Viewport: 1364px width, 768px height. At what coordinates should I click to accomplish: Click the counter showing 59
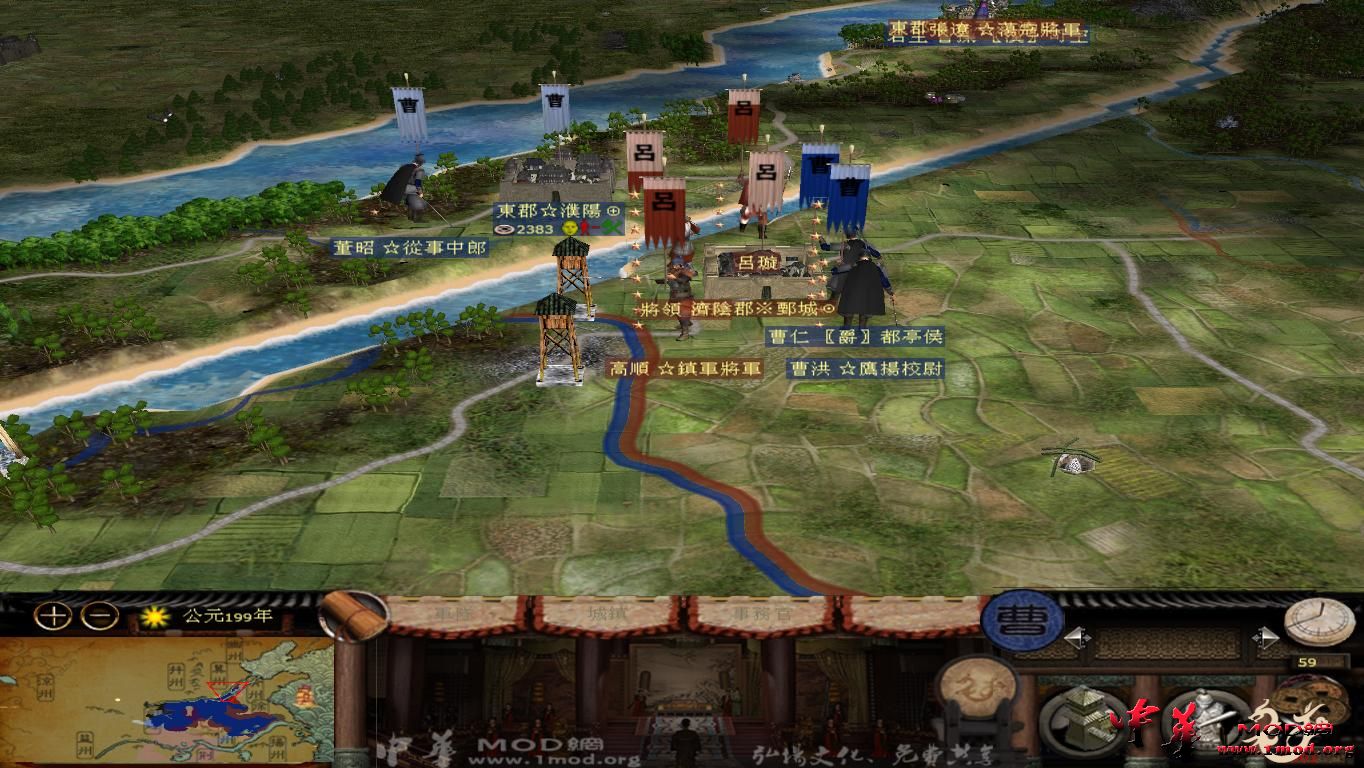click(x=1307, y=662)
